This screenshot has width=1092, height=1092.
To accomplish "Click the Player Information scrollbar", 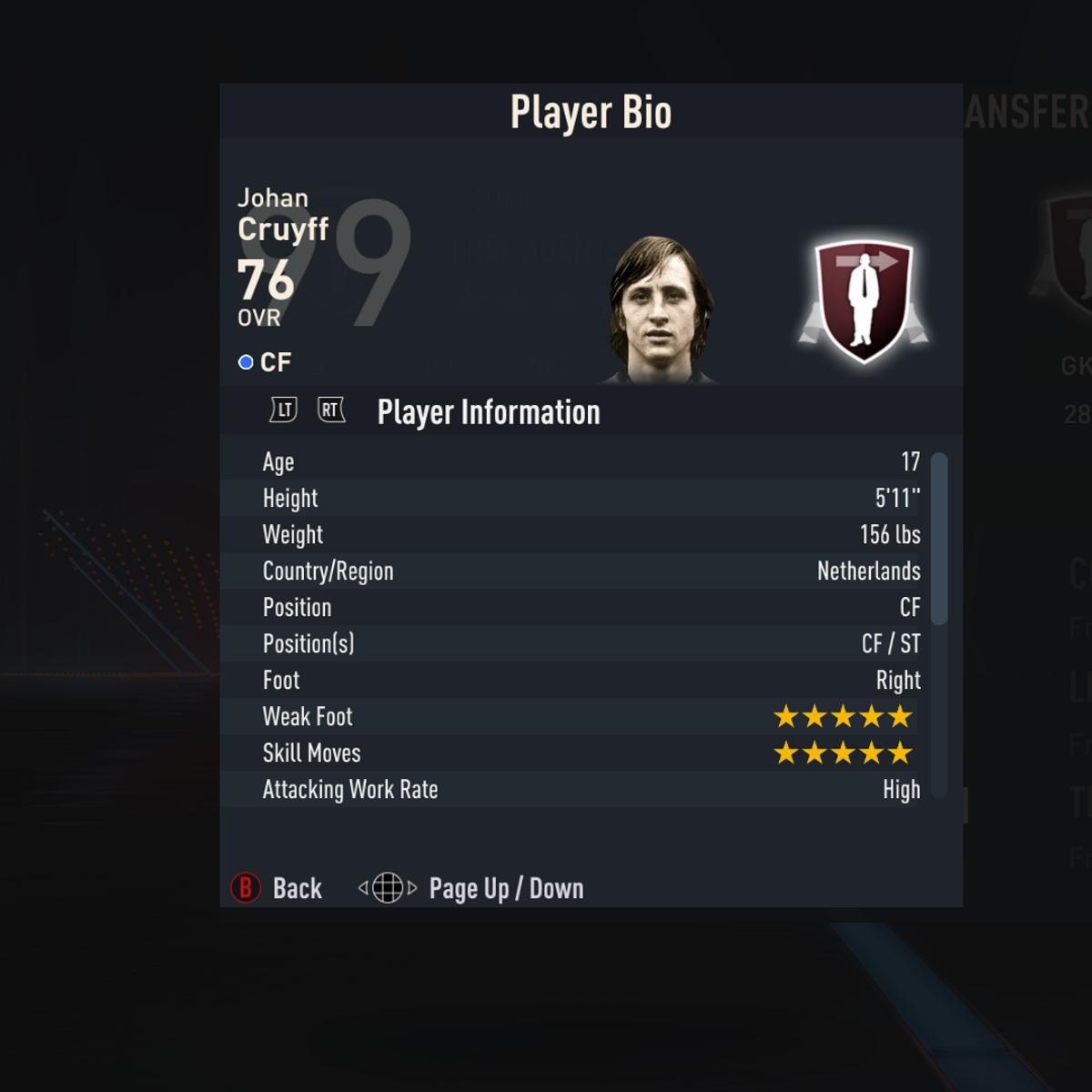I will 940,539.
